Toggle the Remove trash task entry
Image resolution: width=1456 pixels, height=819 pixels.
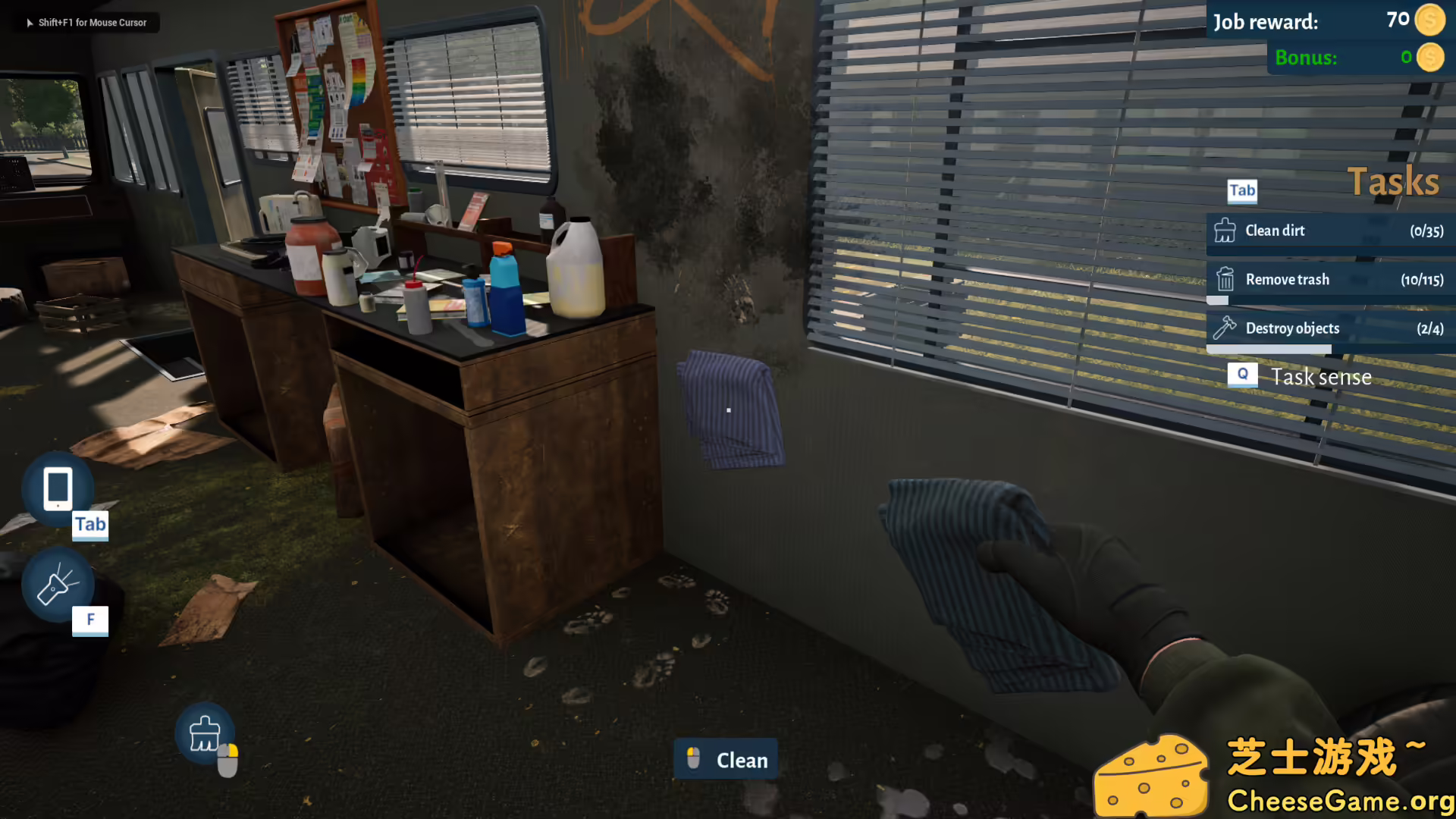click(x=1331, y=279)
